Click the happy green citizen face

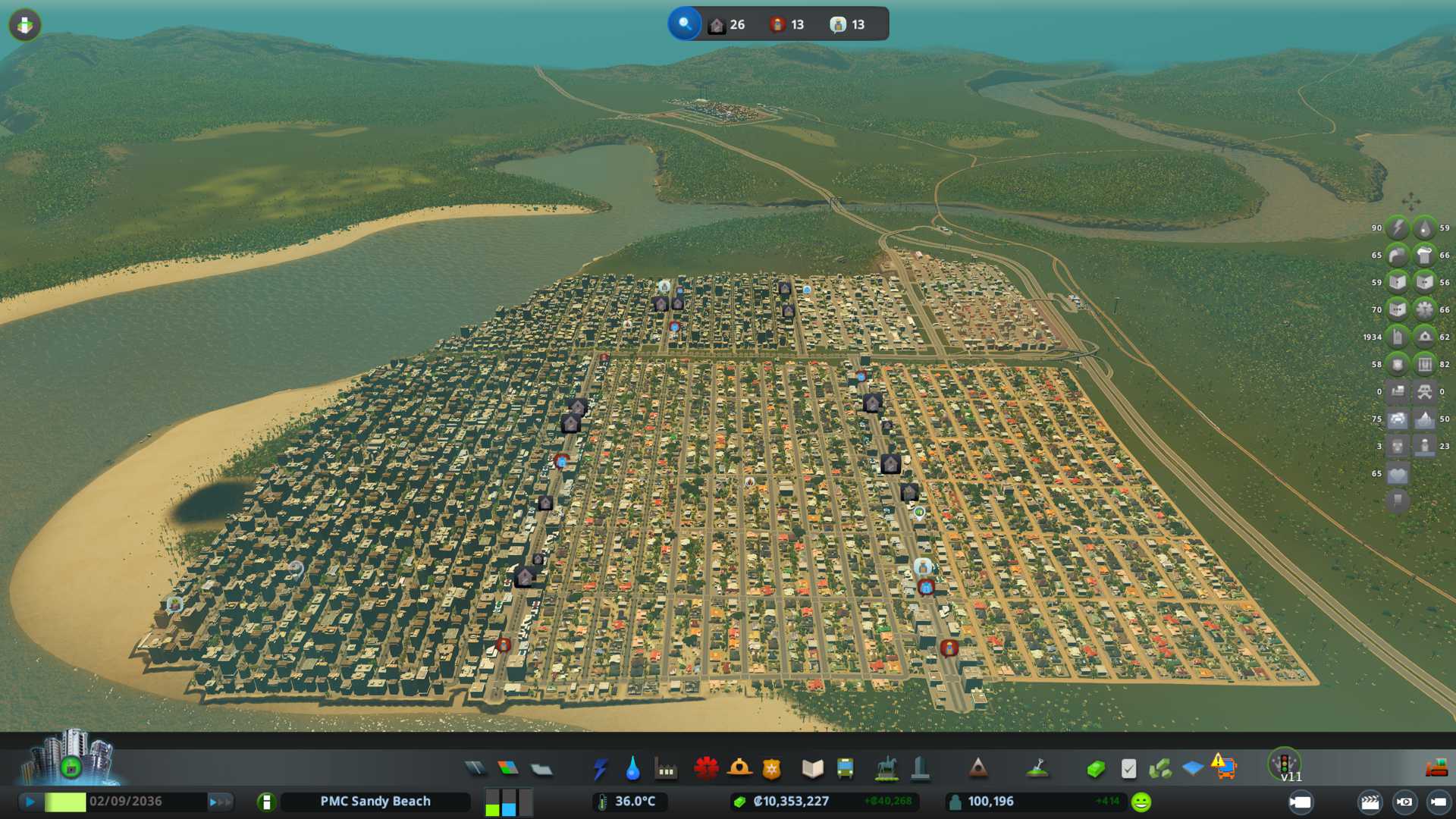click(1141, 802)
